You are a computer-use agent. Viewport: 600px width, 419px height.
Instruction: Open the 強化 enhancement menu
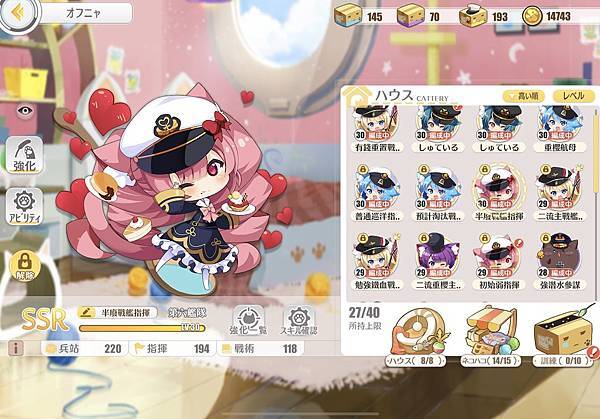tap(23, 157)
